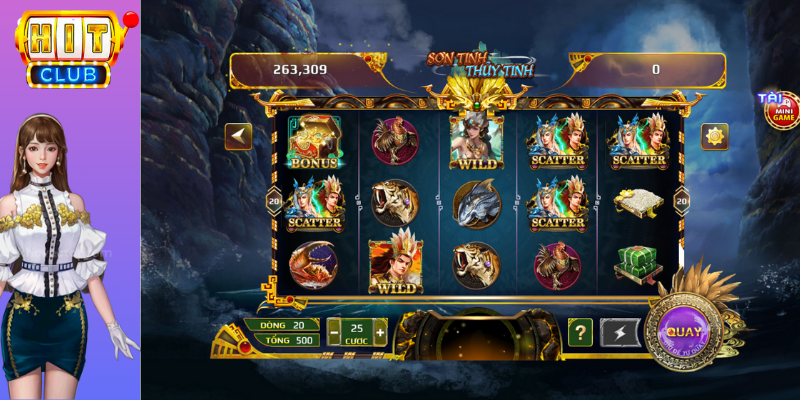Screen dimensions: 800x400
Task: Increase the bet with the plus button
Action: click(x=380, y=332)
